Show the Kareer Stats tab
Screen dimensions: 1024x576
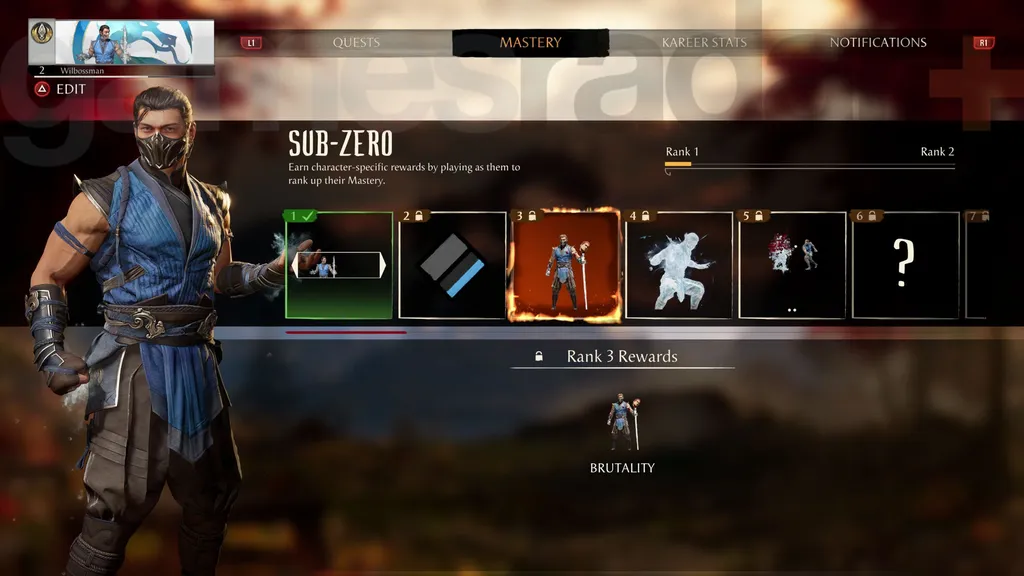704,43
